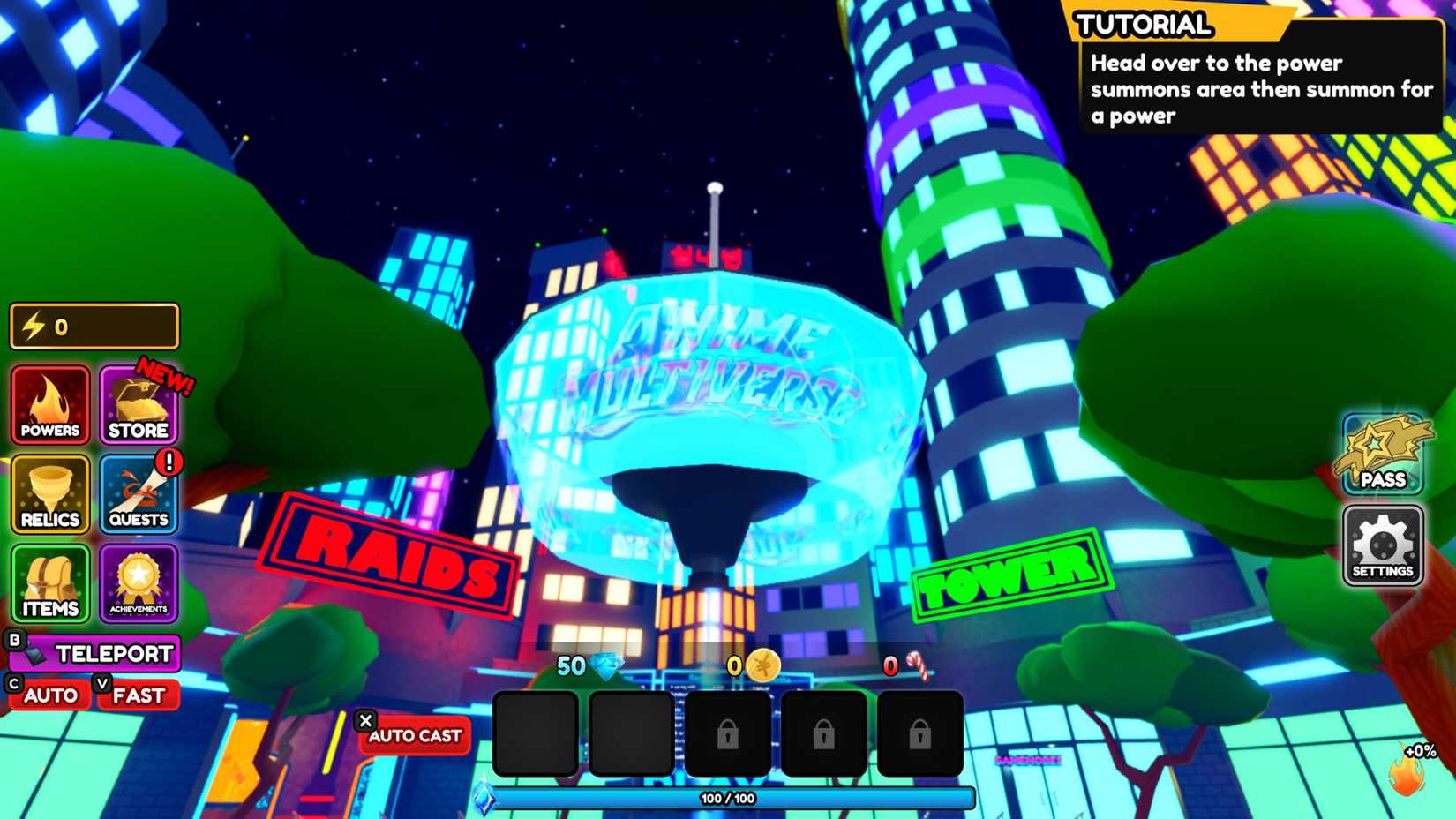View the Achievements panel

pos(138,582)
